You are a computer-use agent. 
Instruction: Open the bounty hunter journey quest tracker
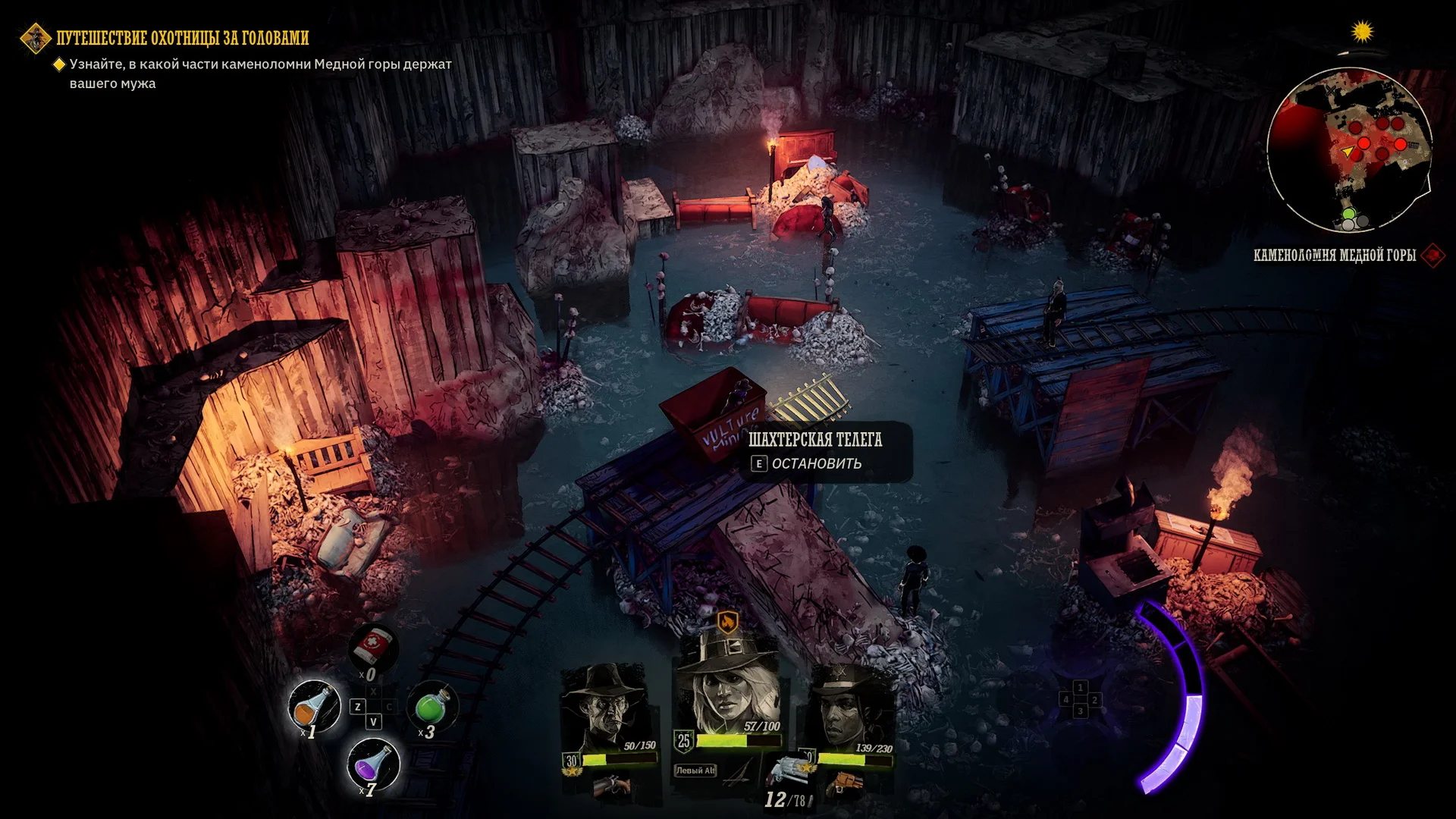click(x=182, y=38)
